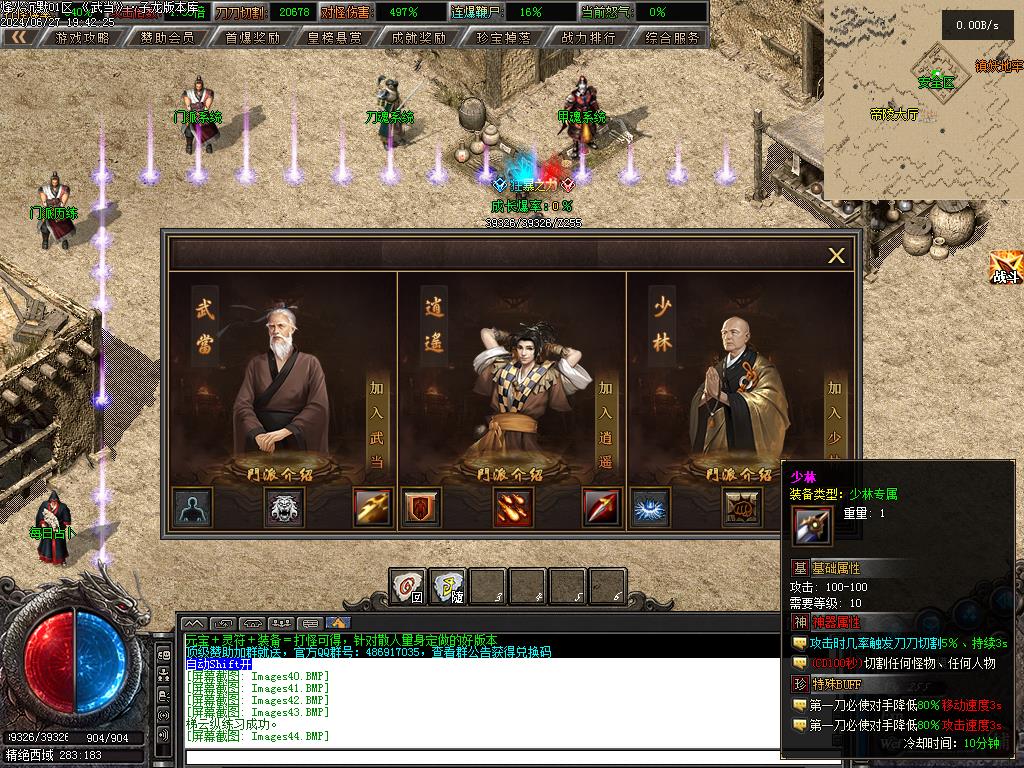The width and height of the screenshot is (1024, 768).
Task: Select the blue lotus burst skill icon
Action: tap(652, 508)
